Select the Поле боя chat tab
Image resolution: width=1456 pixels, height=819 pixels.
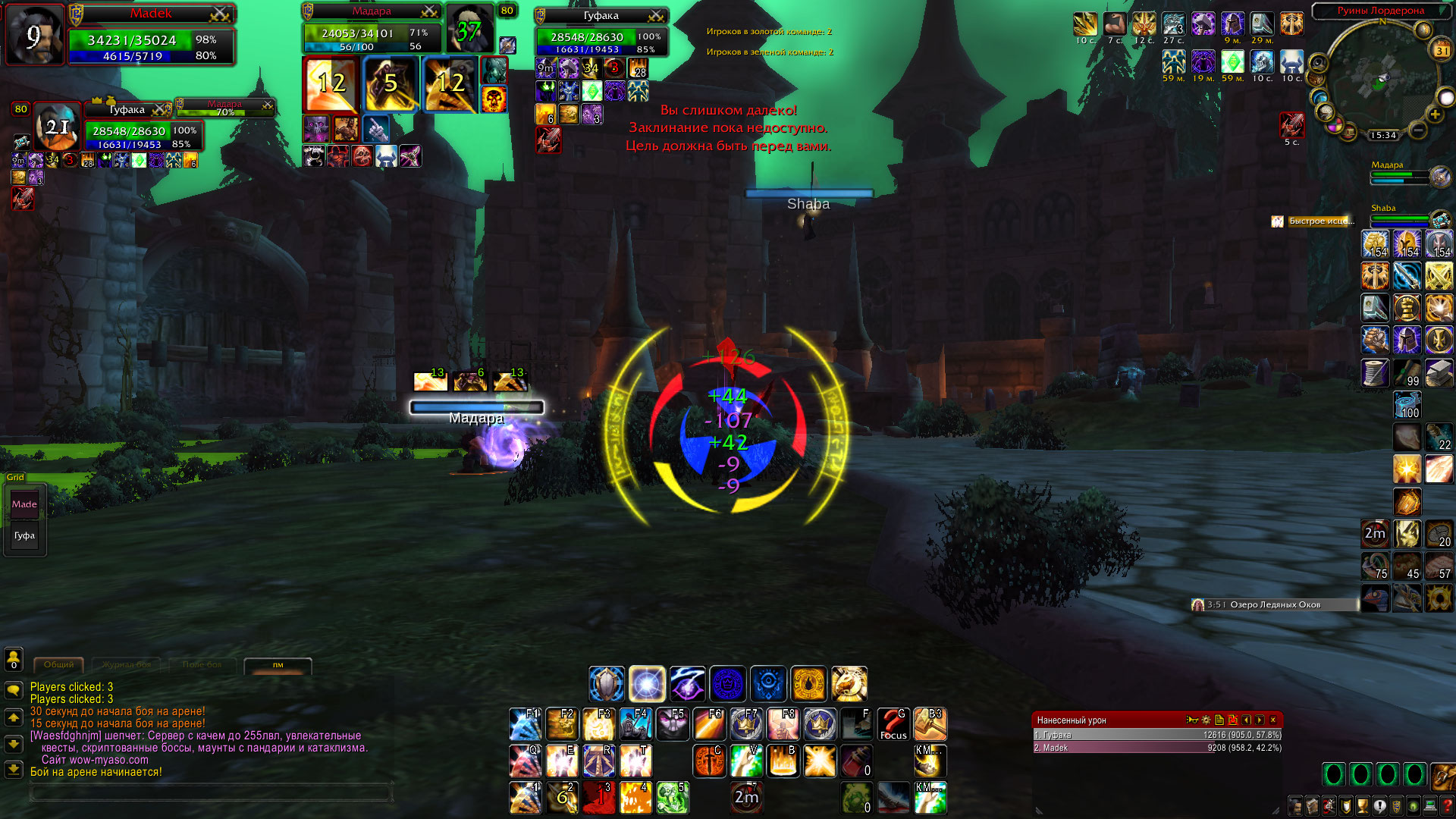click(x=202, y=665)
